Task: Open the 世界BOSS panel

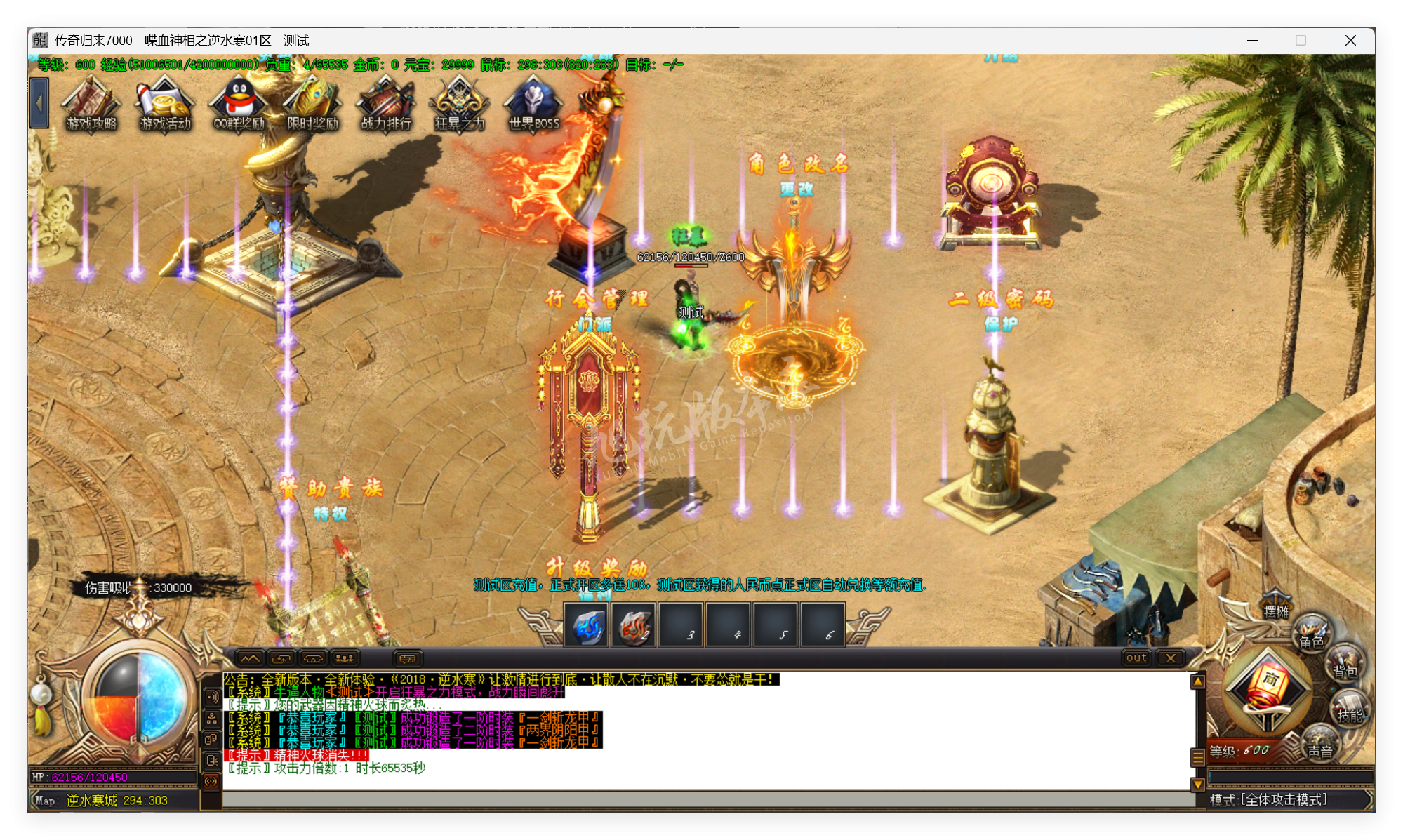Action: pyautogui.click(x=531, y=104)
